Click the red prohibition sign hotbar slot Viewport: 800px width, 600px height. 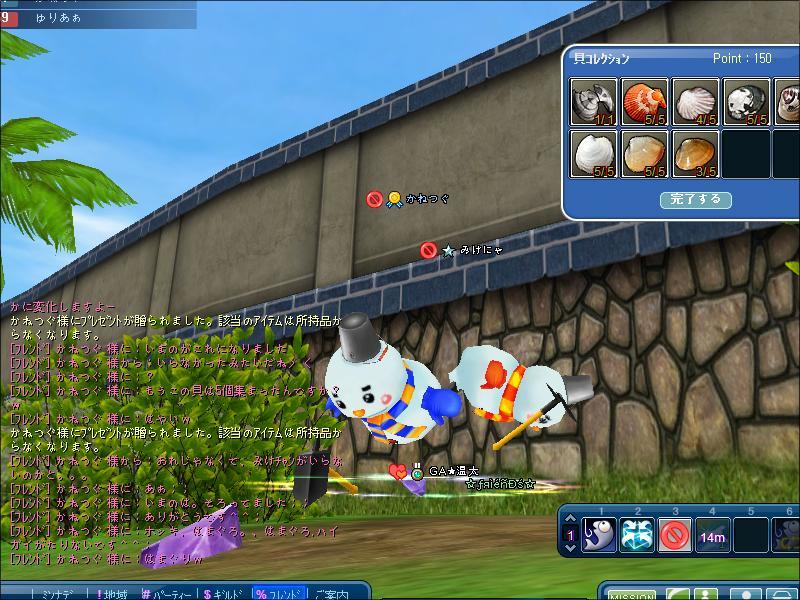pos(675,535)
